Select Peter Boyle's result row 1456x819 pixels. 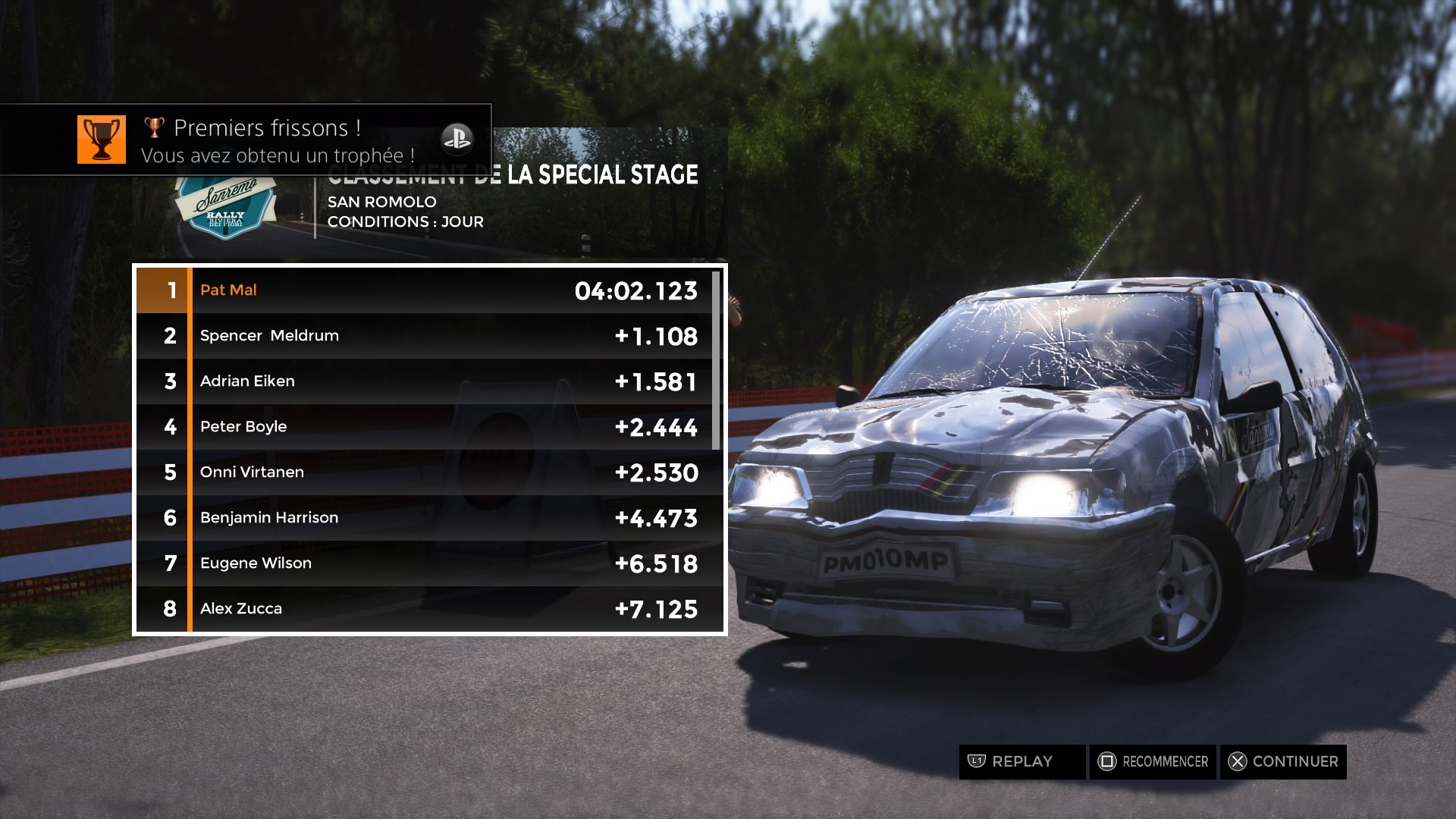point(428,427)
